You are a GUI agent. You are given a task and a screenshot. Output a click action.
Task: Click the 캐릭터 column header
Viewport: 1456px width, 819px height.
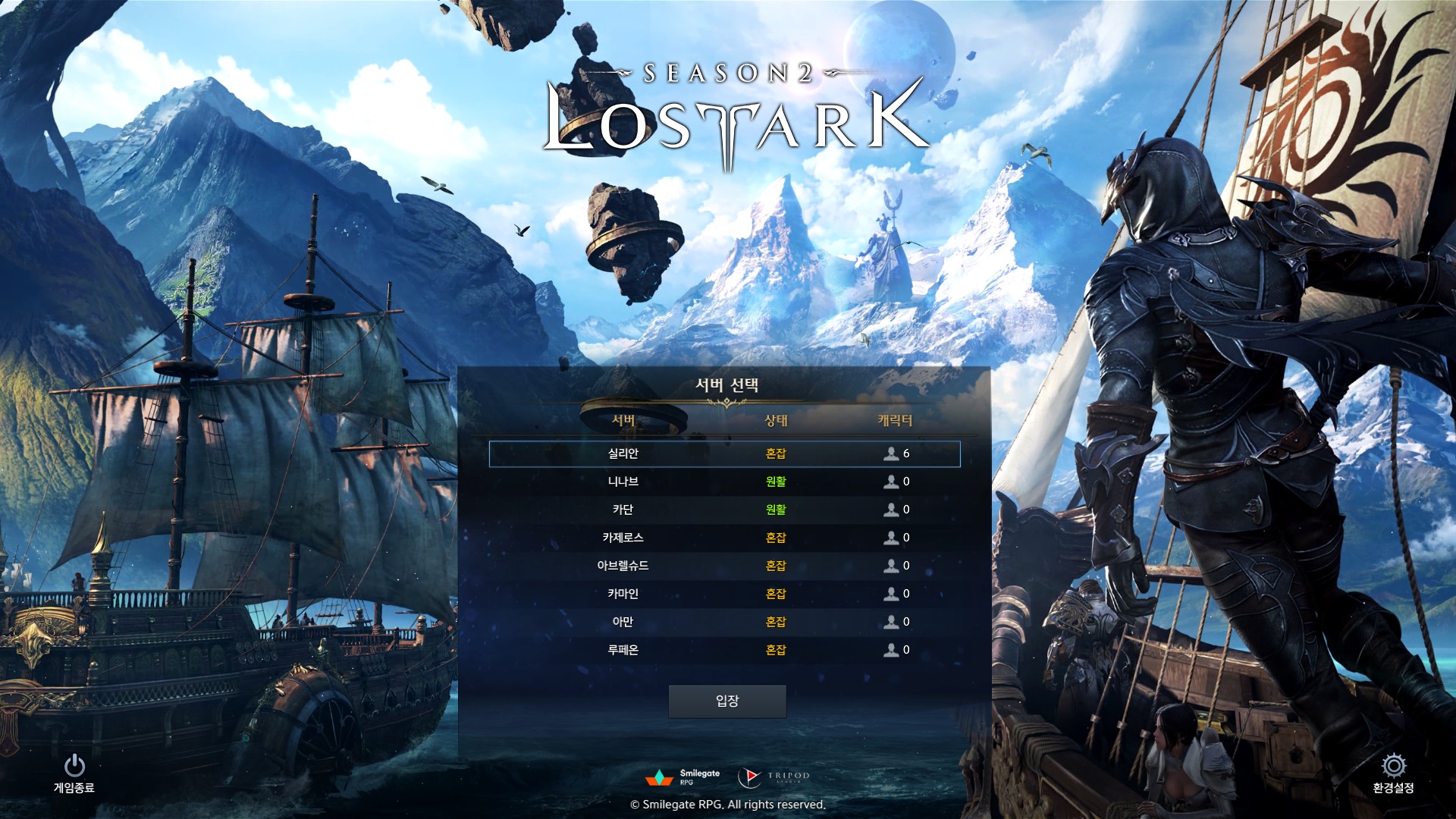point(895,420)
